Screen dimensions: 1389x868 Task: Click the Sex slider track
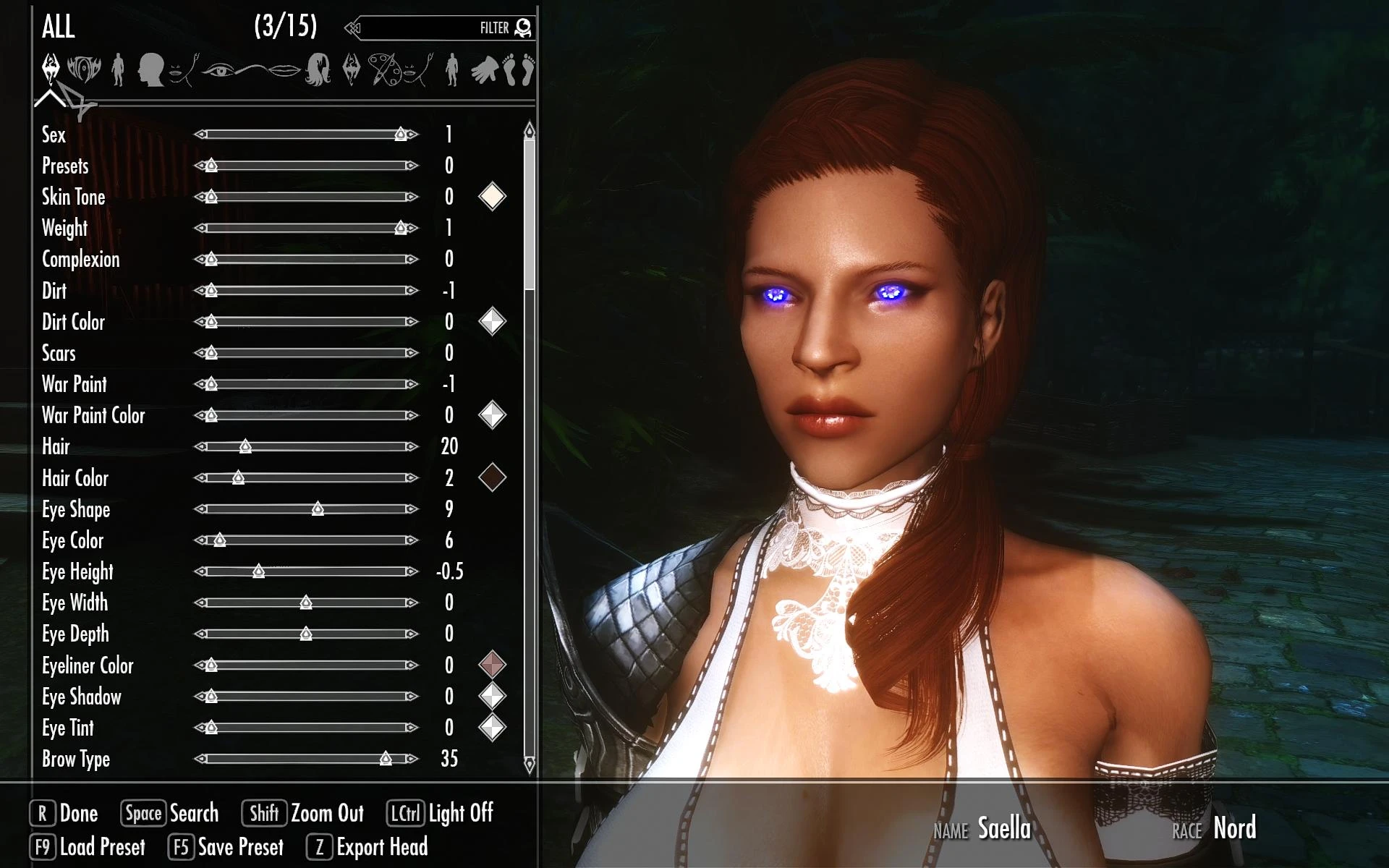306,135
